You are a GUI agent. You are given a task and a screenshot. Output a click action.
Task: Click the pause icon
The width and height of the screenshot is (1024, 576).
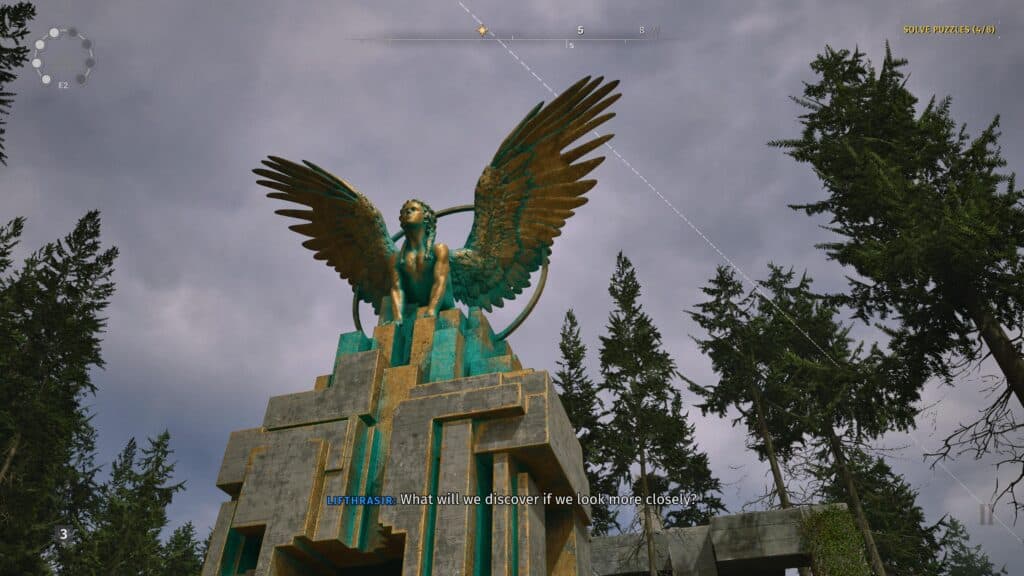pyautogui.click(x=986, y=515)
